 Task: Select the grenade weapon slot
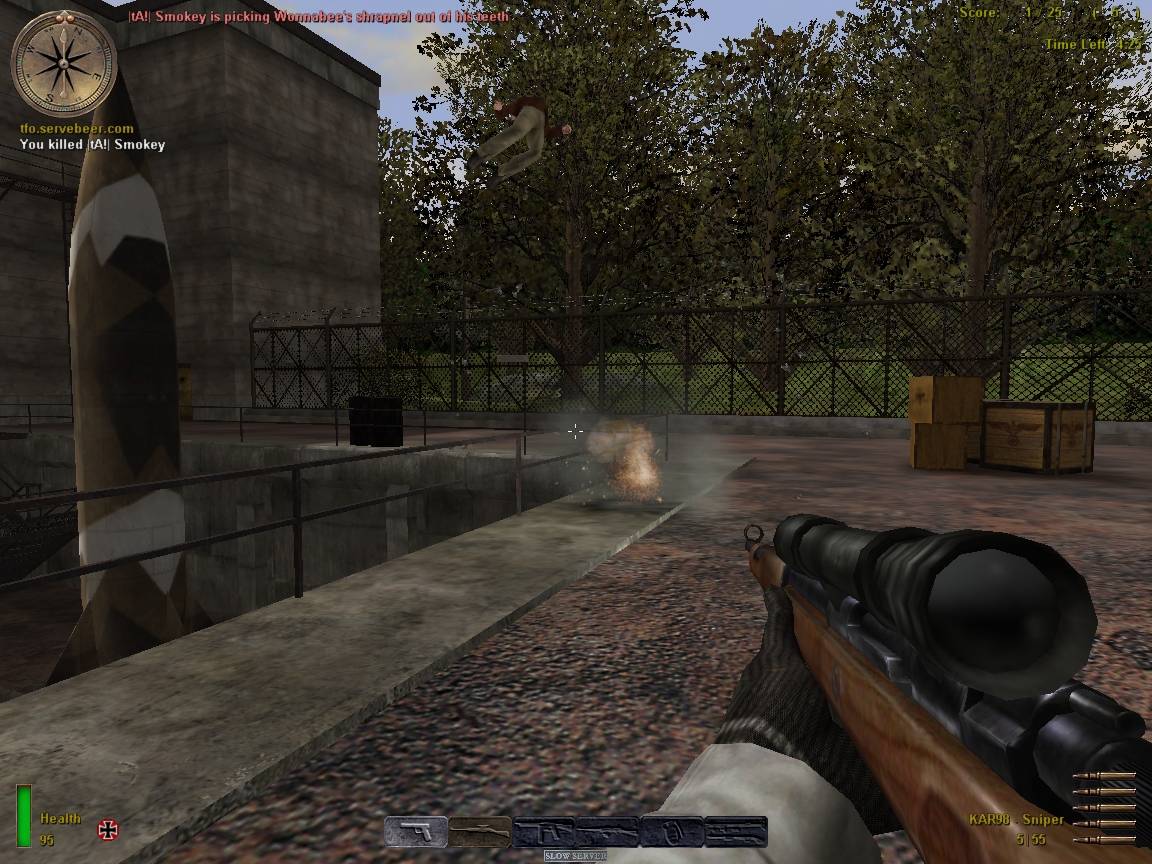pos(672,832)
